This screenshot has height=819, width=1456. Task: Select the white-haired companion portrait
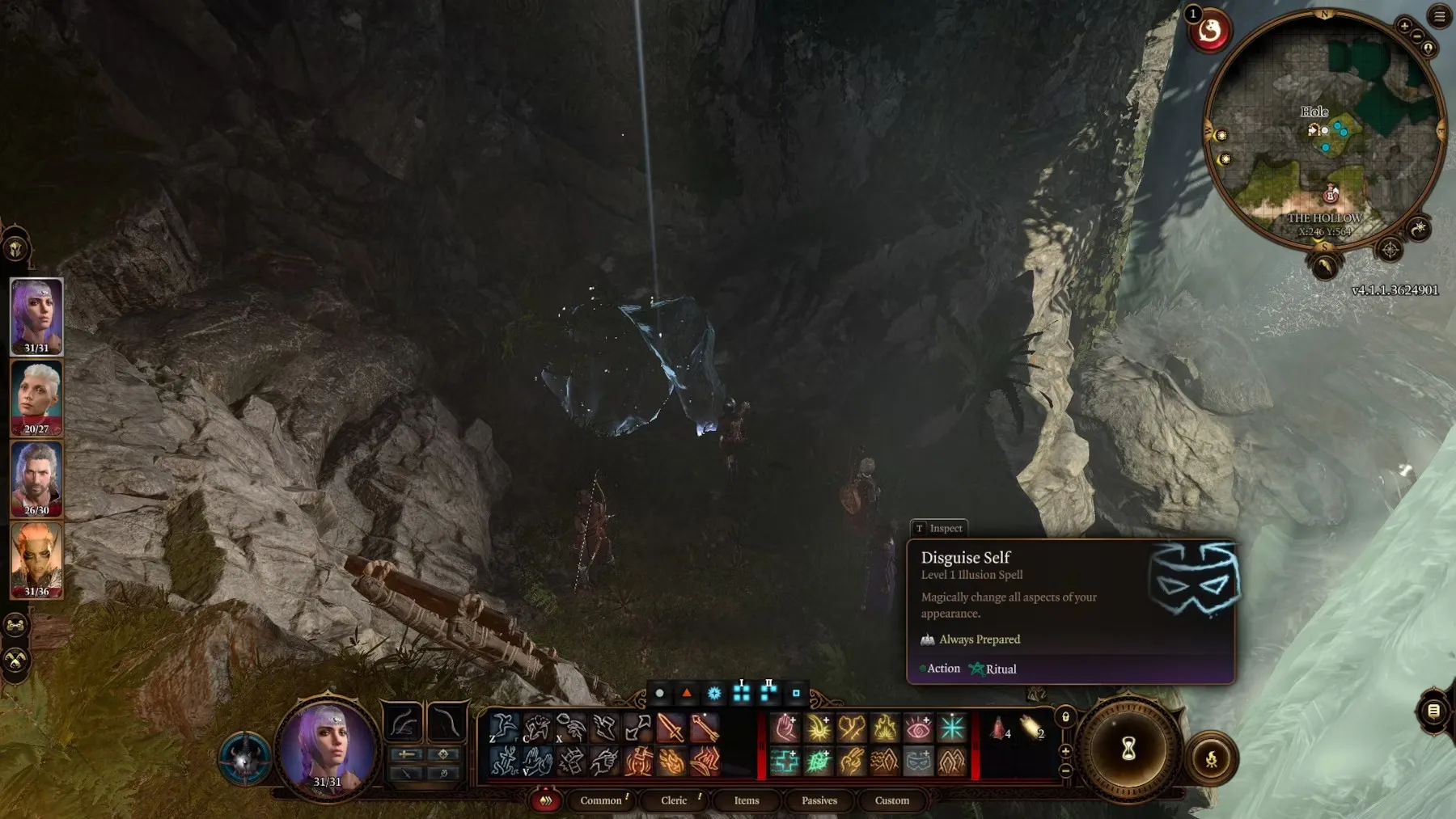tap(36, 397)
